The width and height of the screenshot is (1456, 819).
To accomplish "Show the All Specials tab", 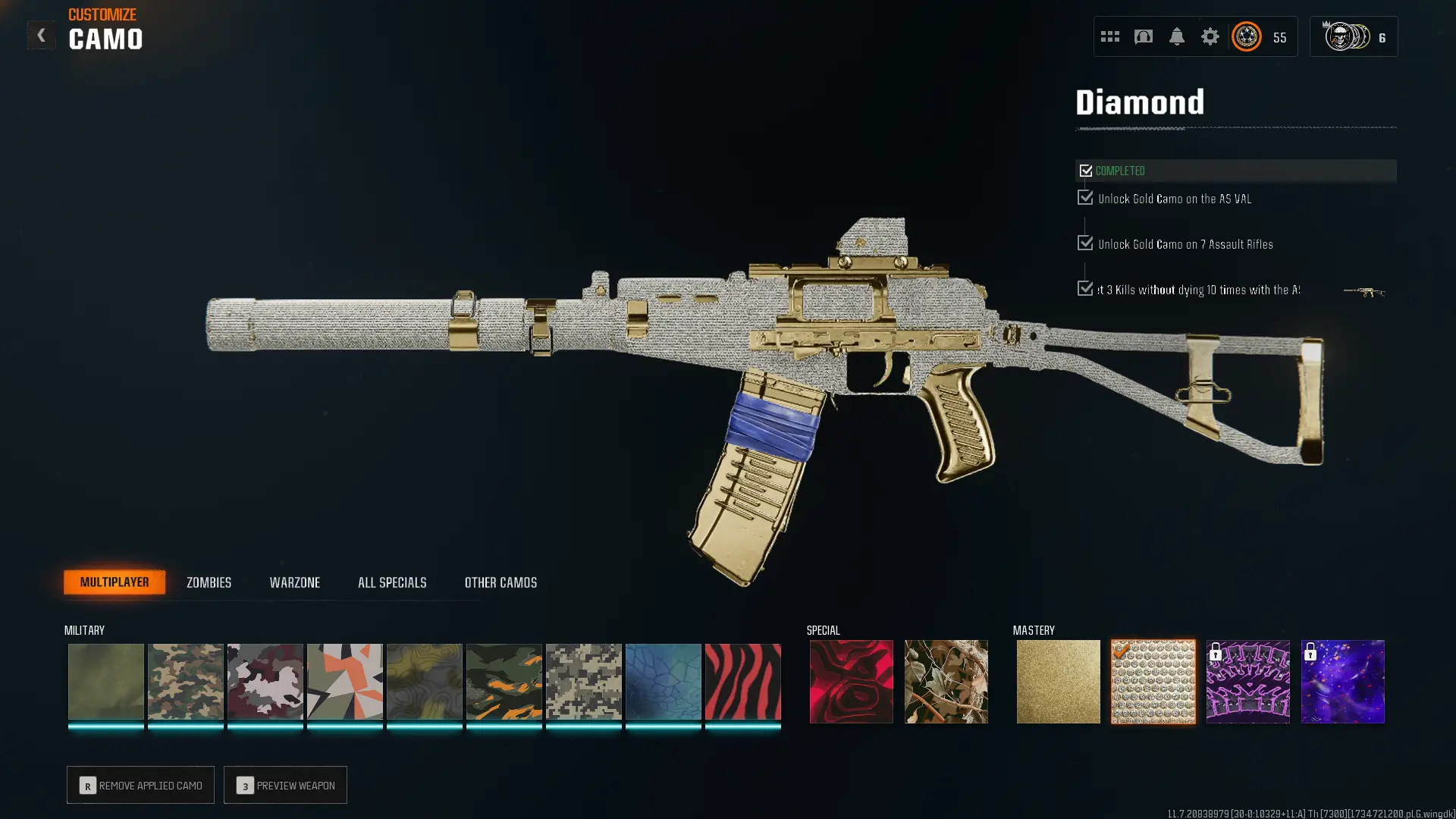I will 392,582.
